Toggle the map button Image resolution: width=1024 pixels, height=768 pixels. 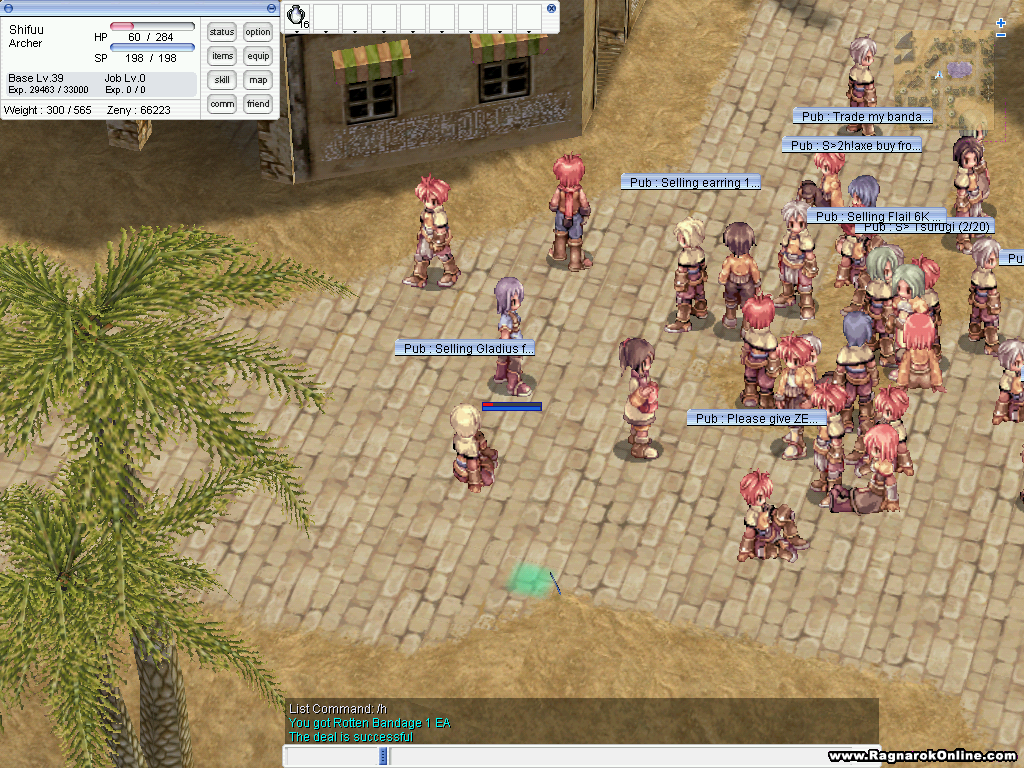pos(258,80)
